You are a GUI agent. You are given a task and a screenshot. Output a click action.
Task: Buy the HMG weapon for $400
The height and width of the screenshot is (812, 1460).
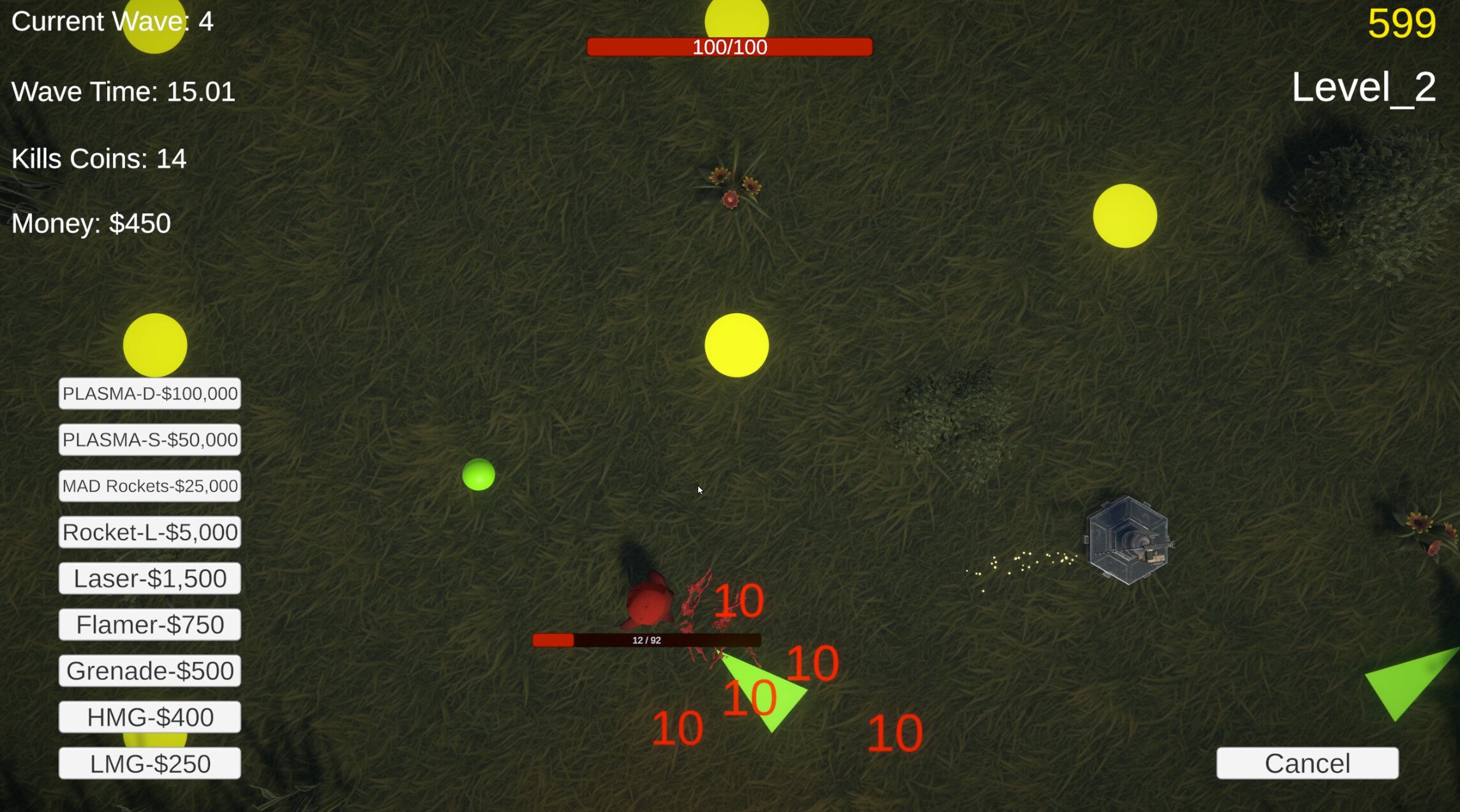point(149,716)
